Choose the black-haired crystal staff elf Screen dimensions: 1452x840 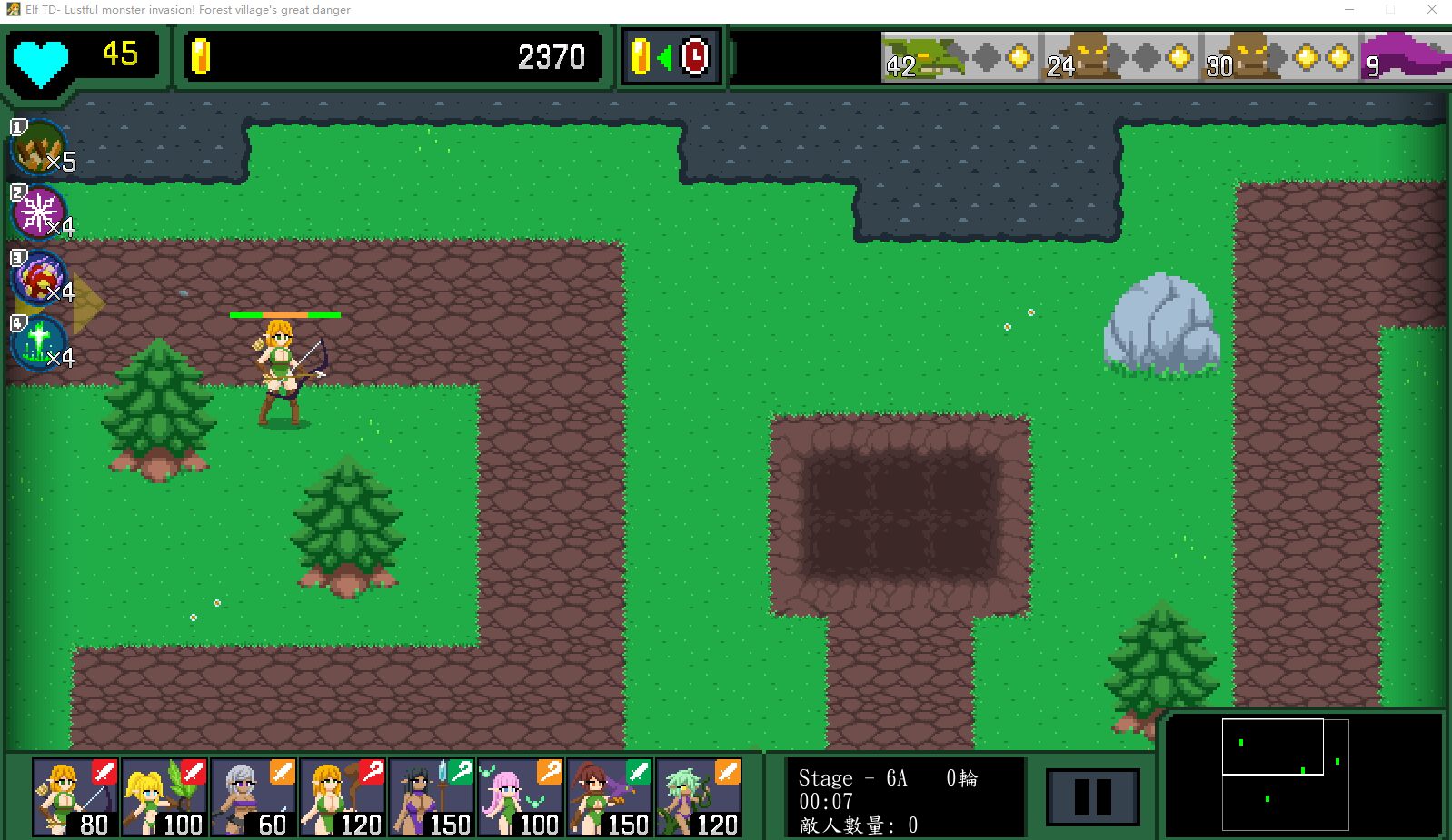pyautogui.click(x=432, y=797)
